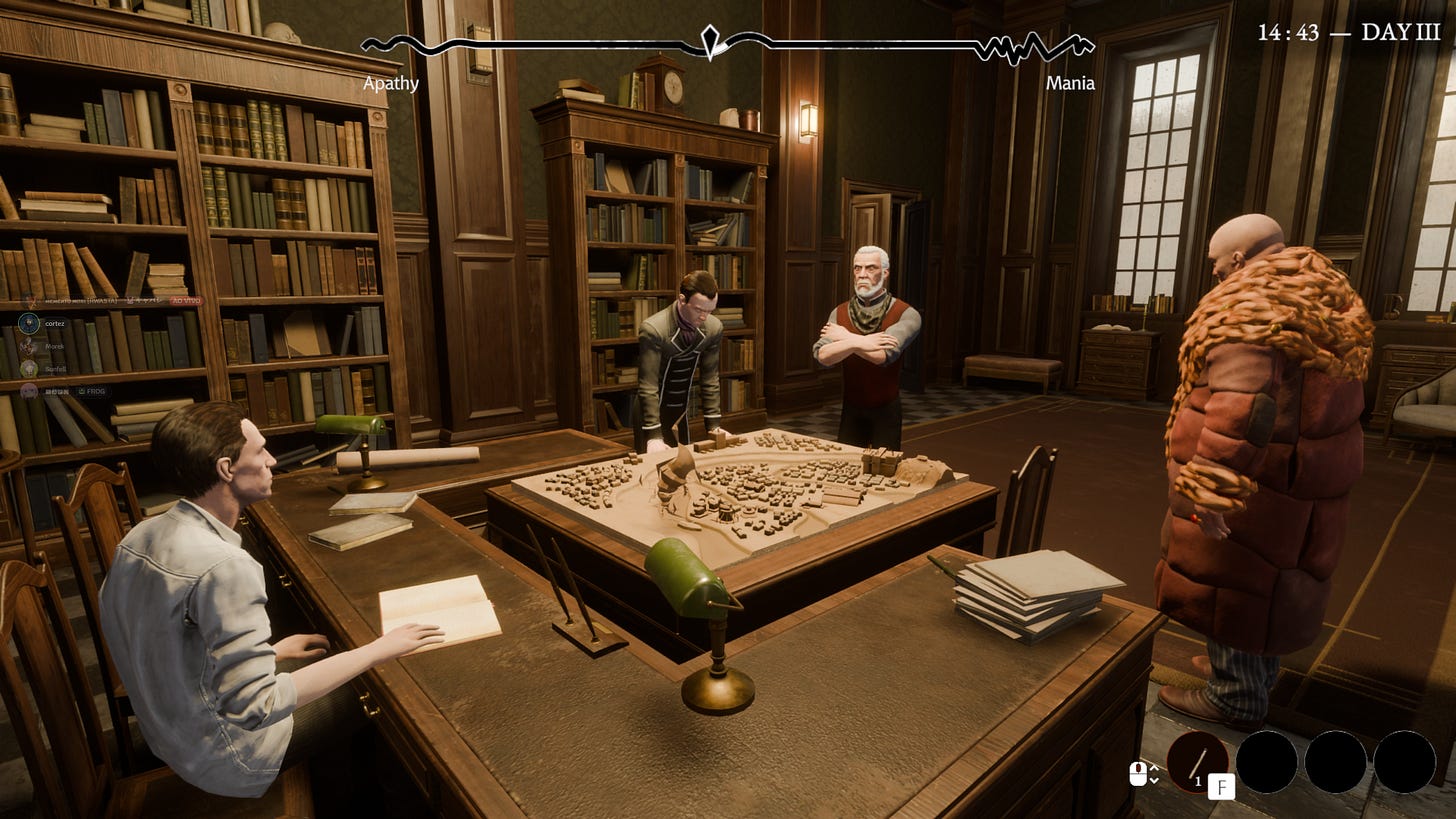Select Morek in the voice overlay list
The image size is (1456, 819).
tap(54, 346)
